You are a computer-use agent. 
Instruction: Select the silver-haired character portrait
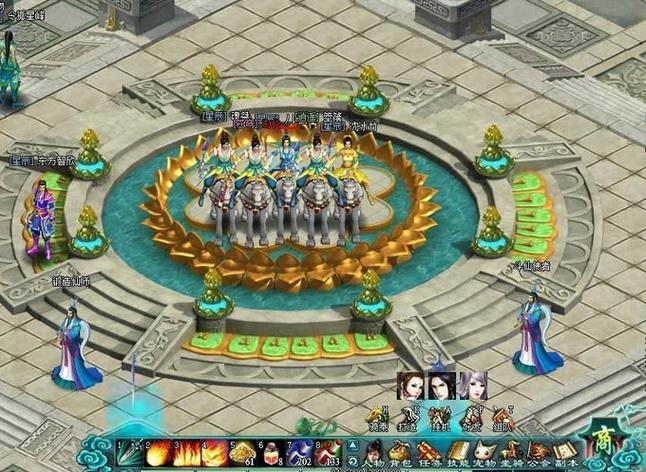(x=472, y=386)
